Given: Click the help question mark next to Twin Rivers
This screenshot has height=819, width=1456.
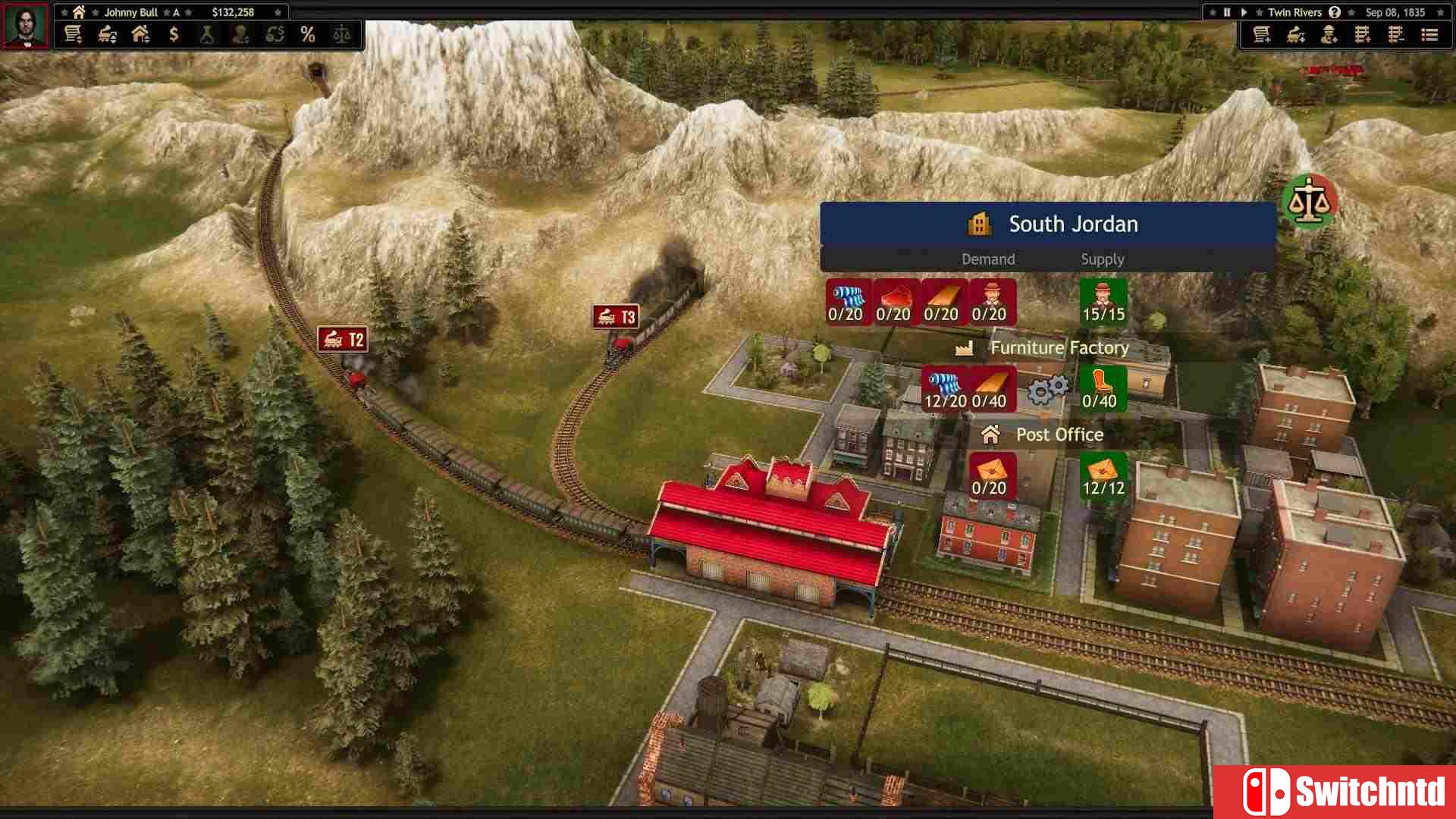Looking at the screenshot, I should [x=1335, y=12].
